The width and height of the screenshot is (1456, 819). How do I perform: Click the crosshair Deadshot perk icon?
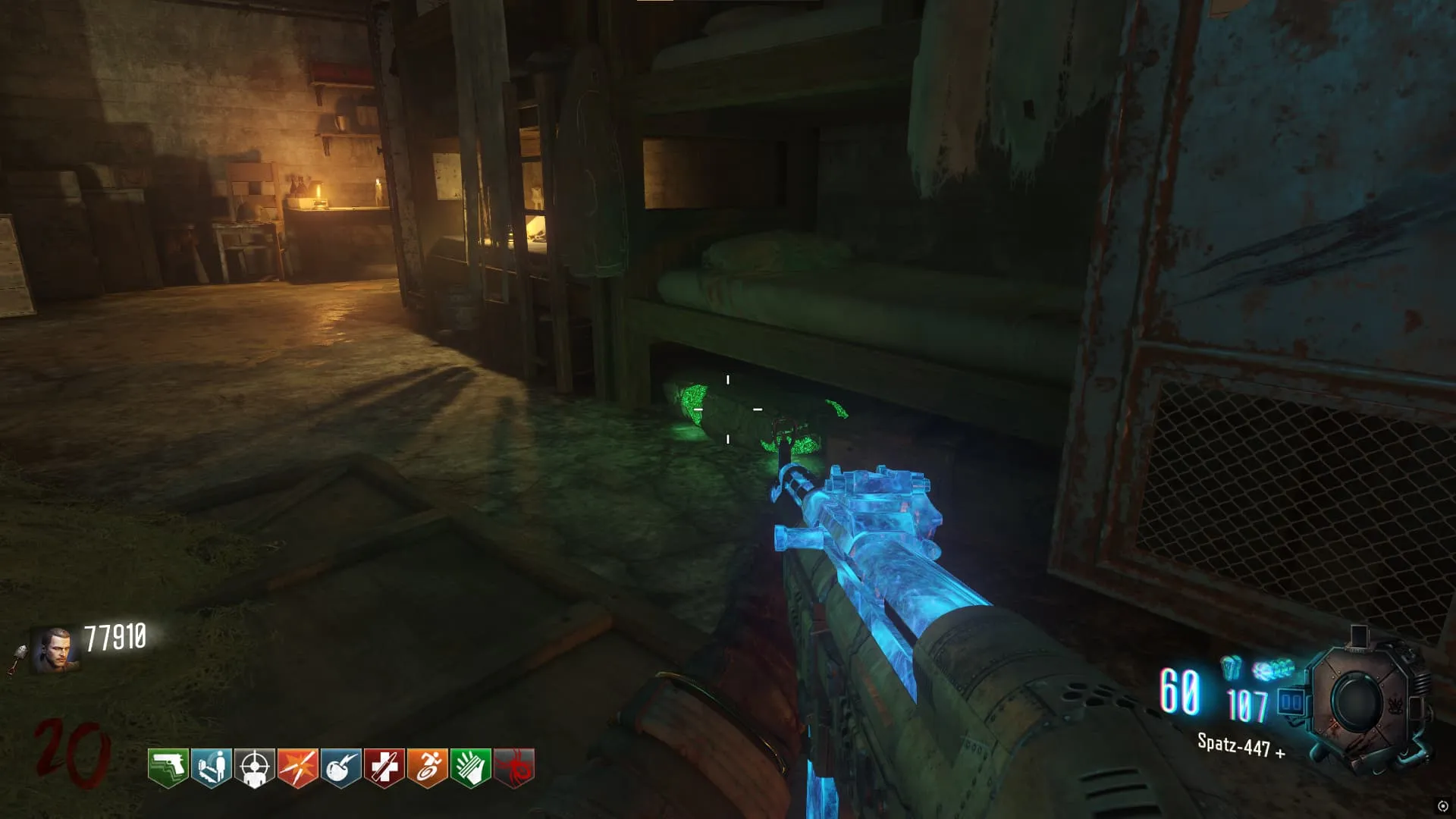(254, 768)
